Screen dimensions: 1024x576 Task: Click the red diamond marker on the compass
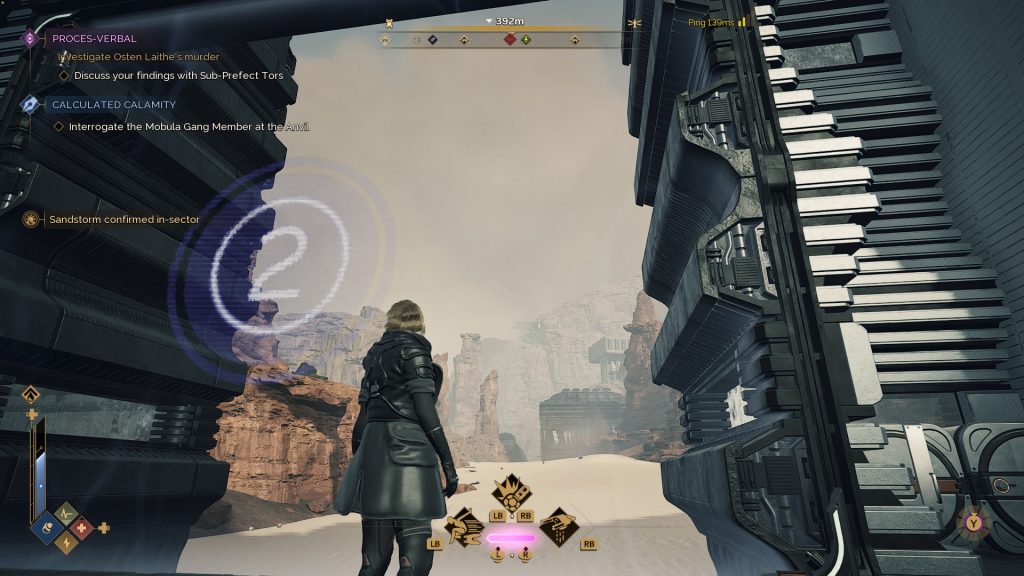pos(510,40)
